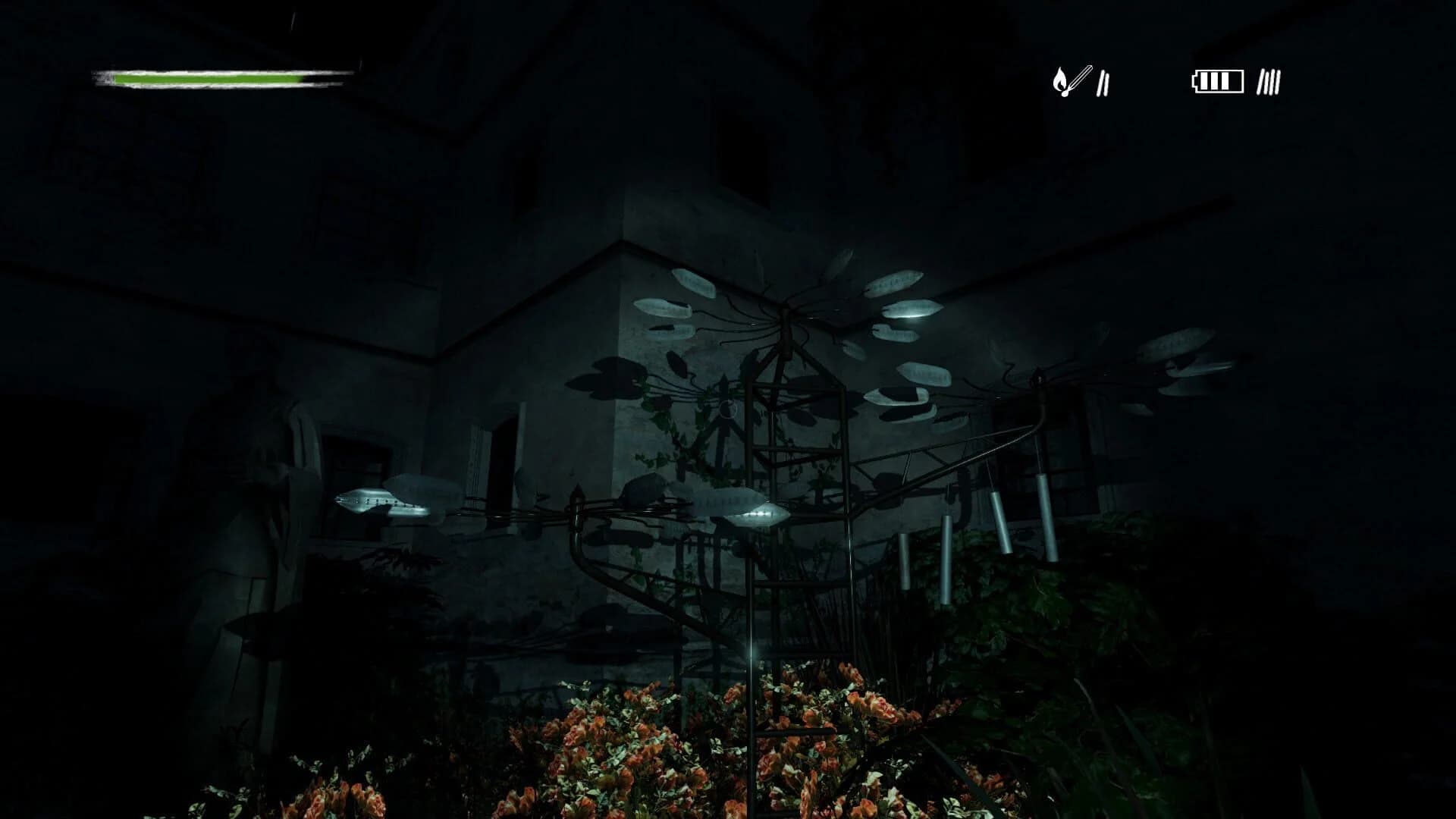Click the match count tally marks
The height and width of the screenshot is (819, 1456).
pyautogui.click(x=1103, y=83)
